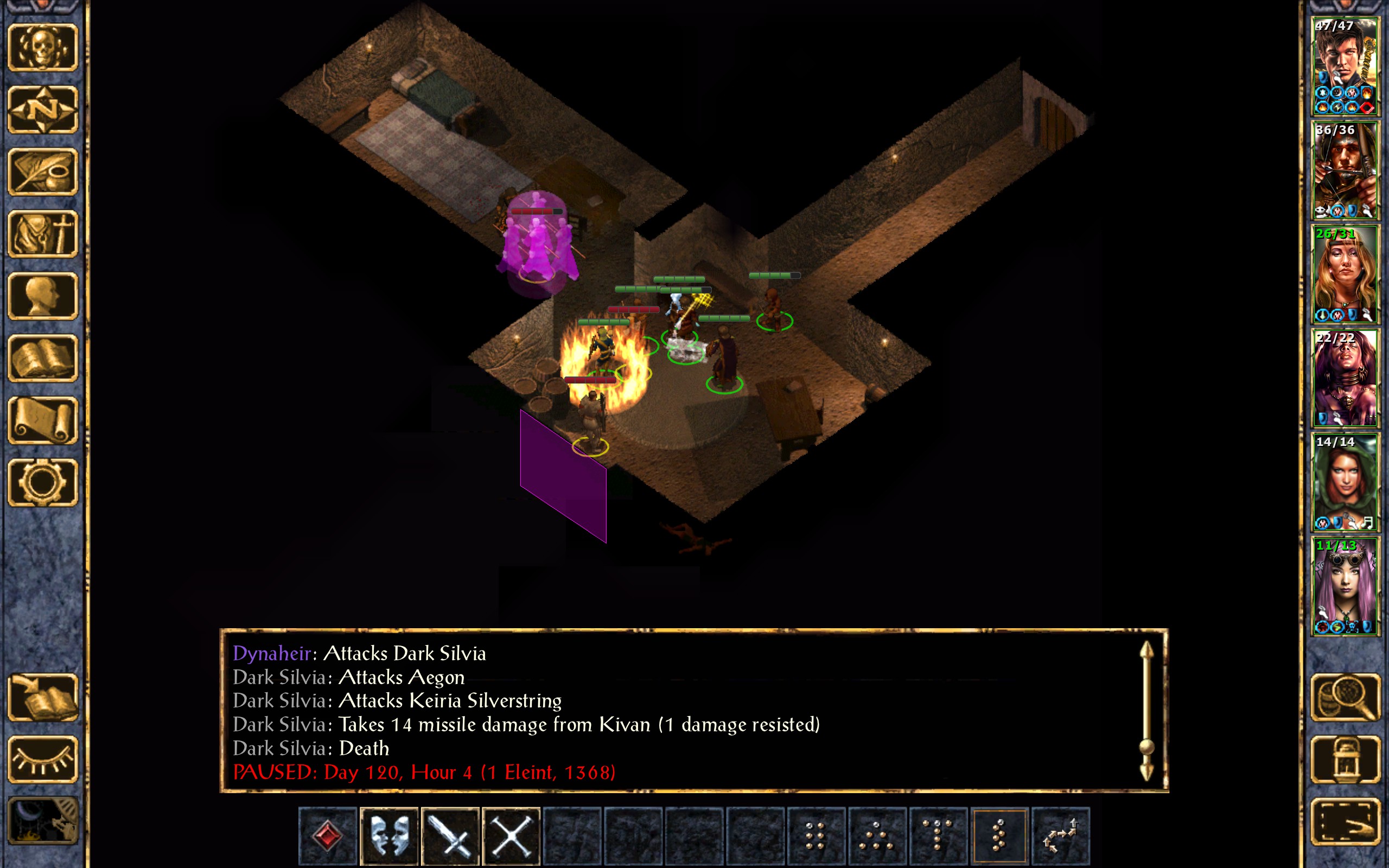The width and height of the screenshot is (1389, 868).
Task: Open the area map with the compass button
Action: tap(42, 110)
